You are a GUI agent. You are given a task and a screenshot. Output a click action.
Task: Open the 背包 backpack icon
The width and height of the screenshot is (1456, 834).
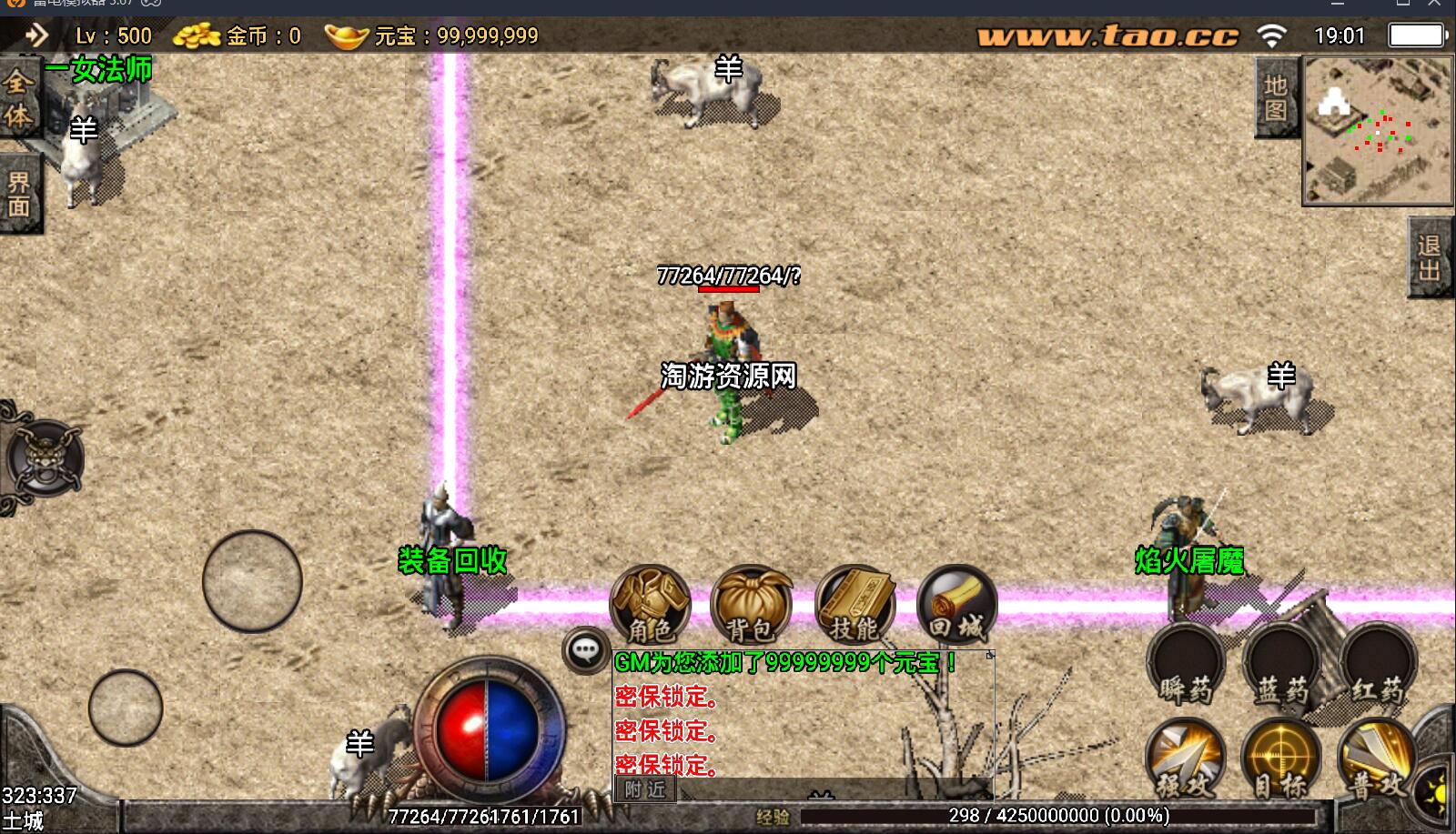click(753, 602)
